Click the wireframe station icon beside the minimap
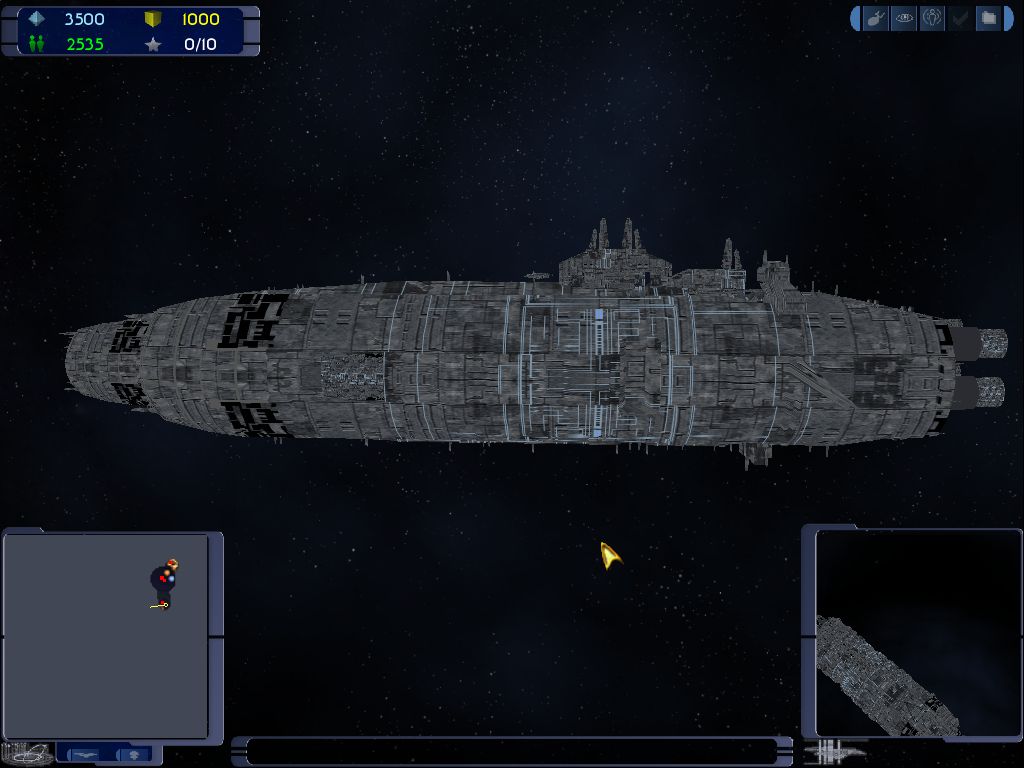 [27, 752]
